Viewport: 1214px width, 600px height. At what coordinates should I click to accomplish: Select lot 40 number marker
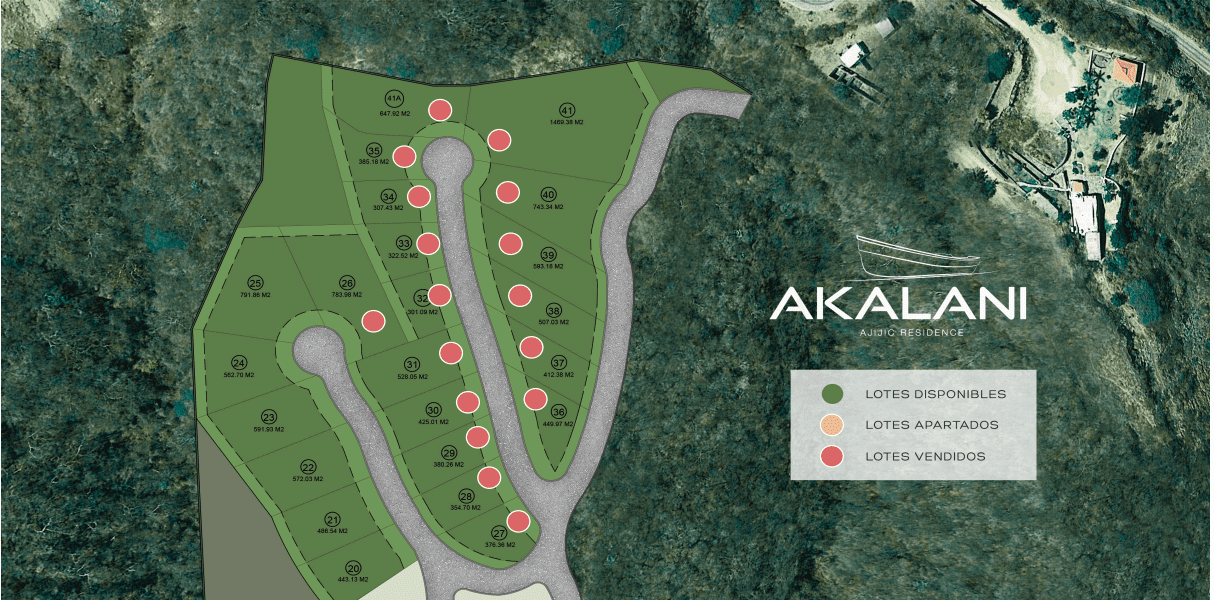547,194
